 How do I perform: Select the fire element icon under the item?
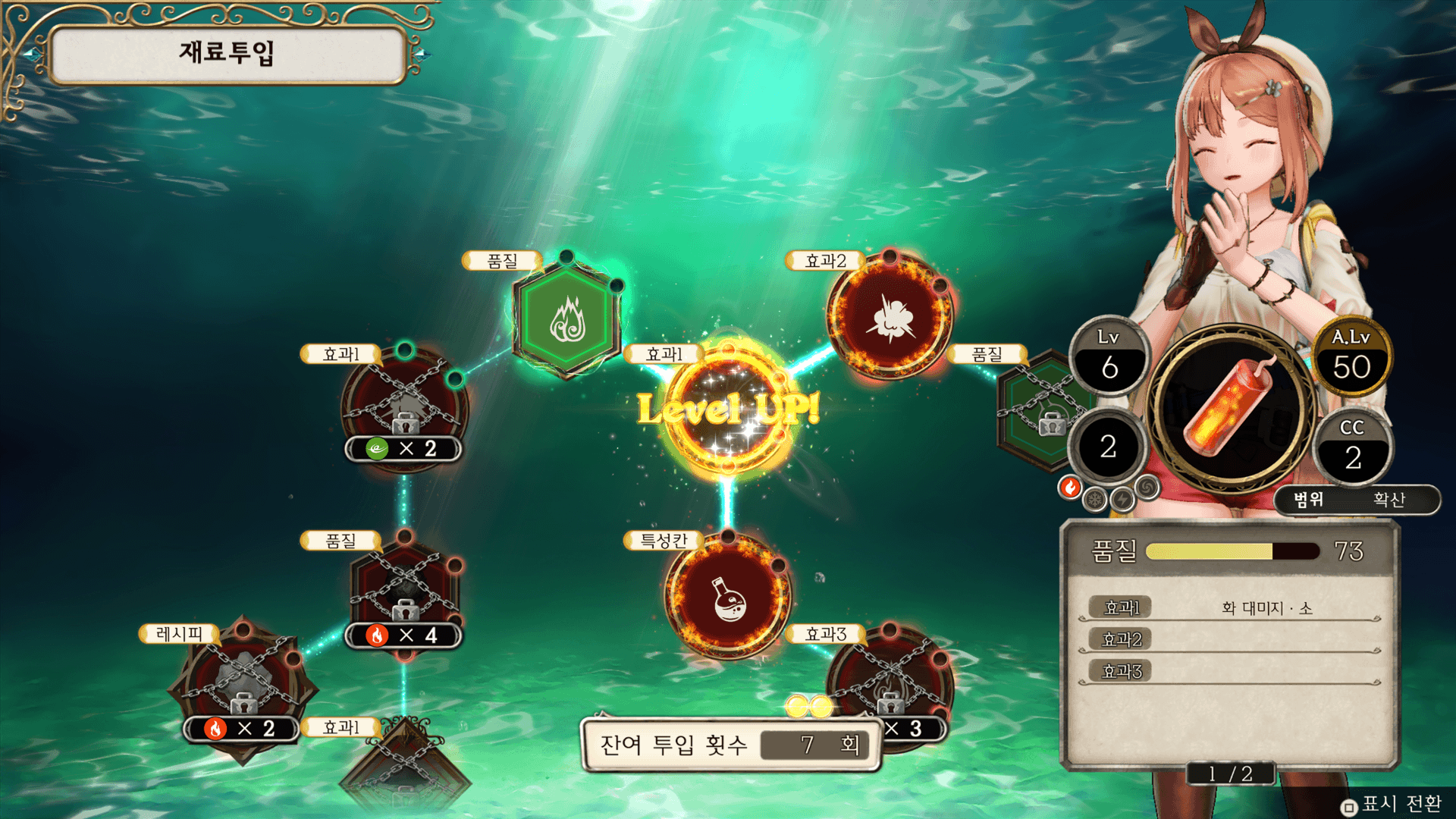(1070, 488)
